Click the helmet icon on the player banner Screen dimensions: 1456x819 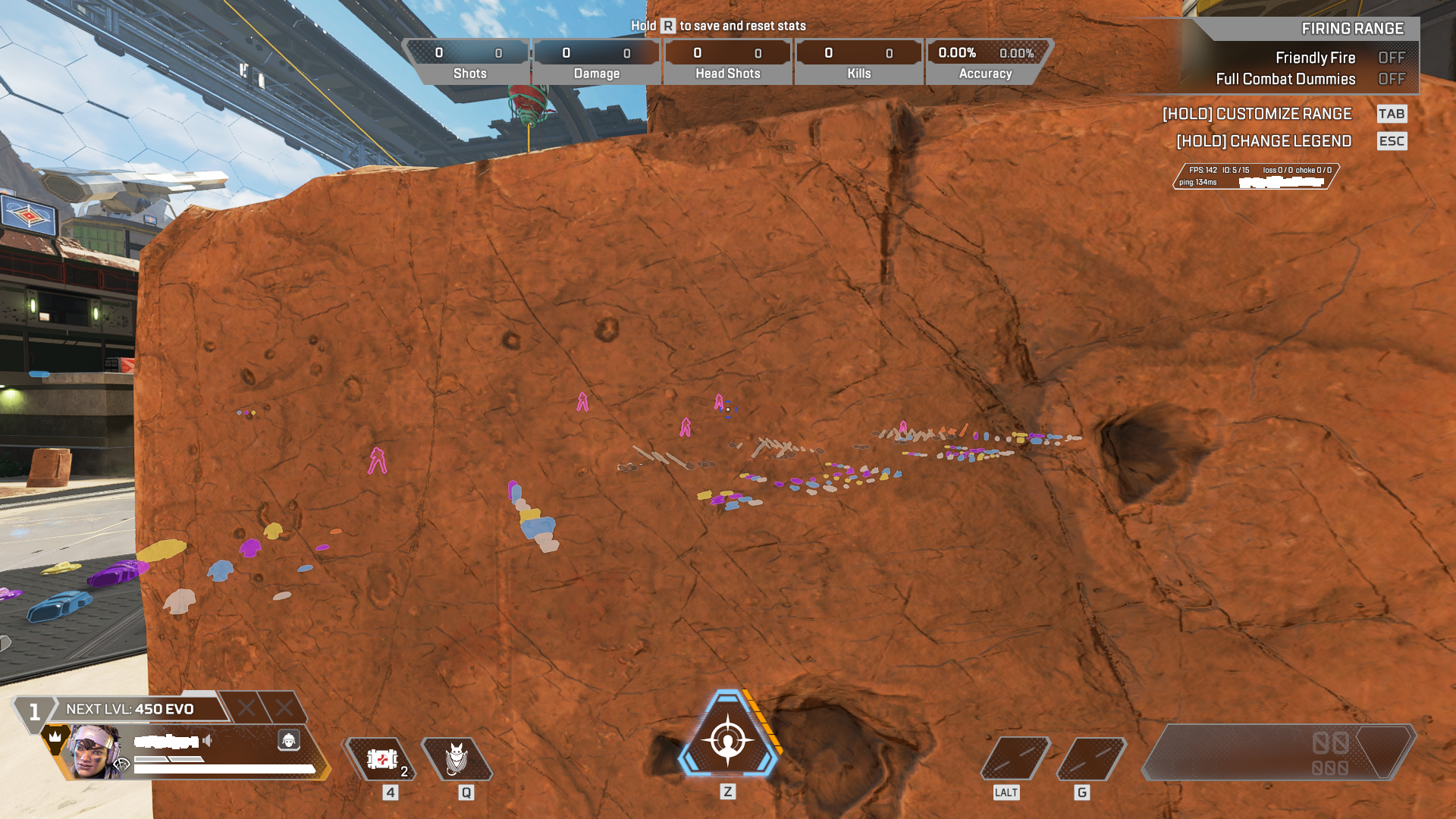pos(289,740)
